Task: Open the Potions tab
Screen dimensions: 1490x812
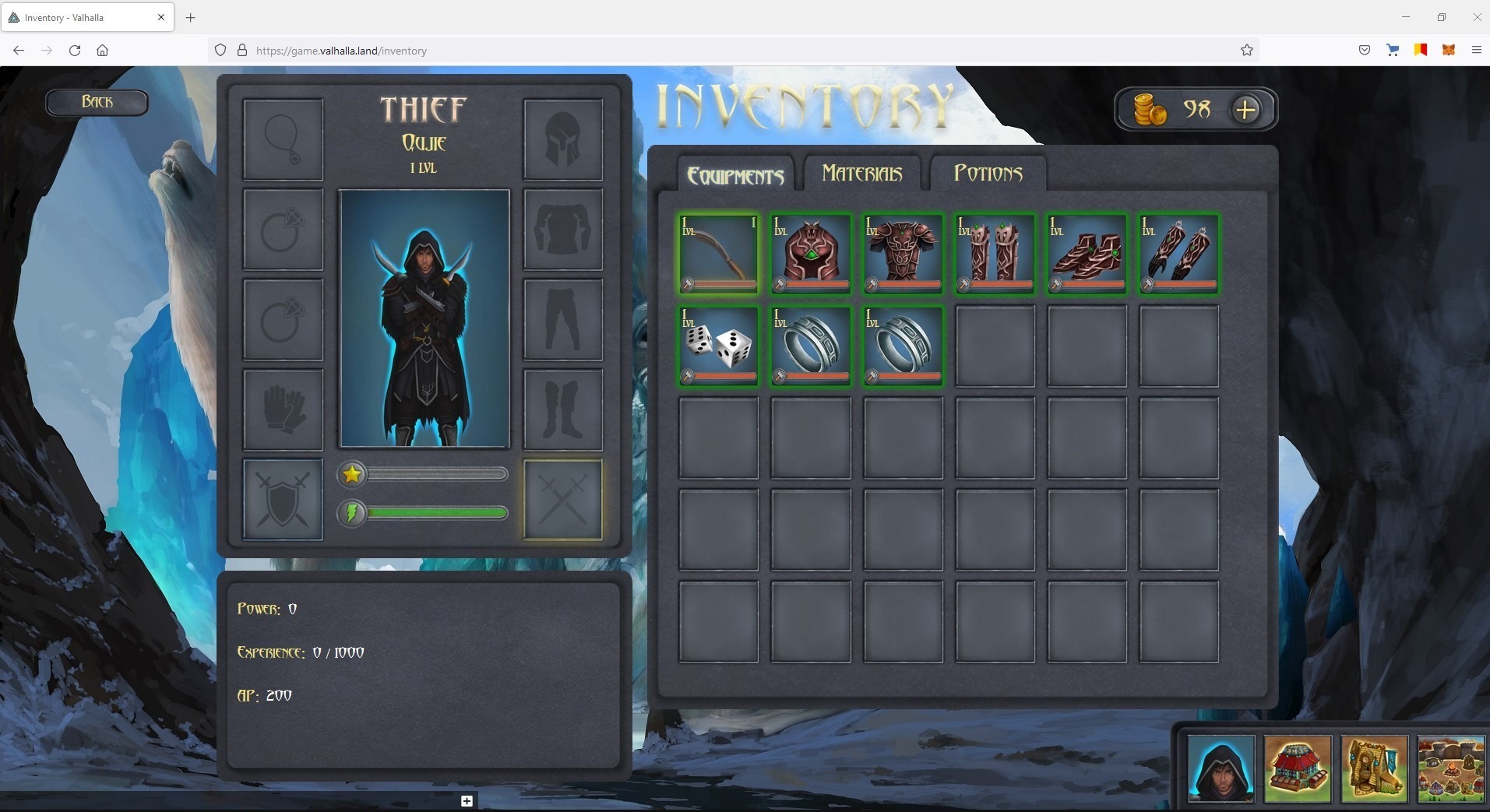Action: pos(988,173)
